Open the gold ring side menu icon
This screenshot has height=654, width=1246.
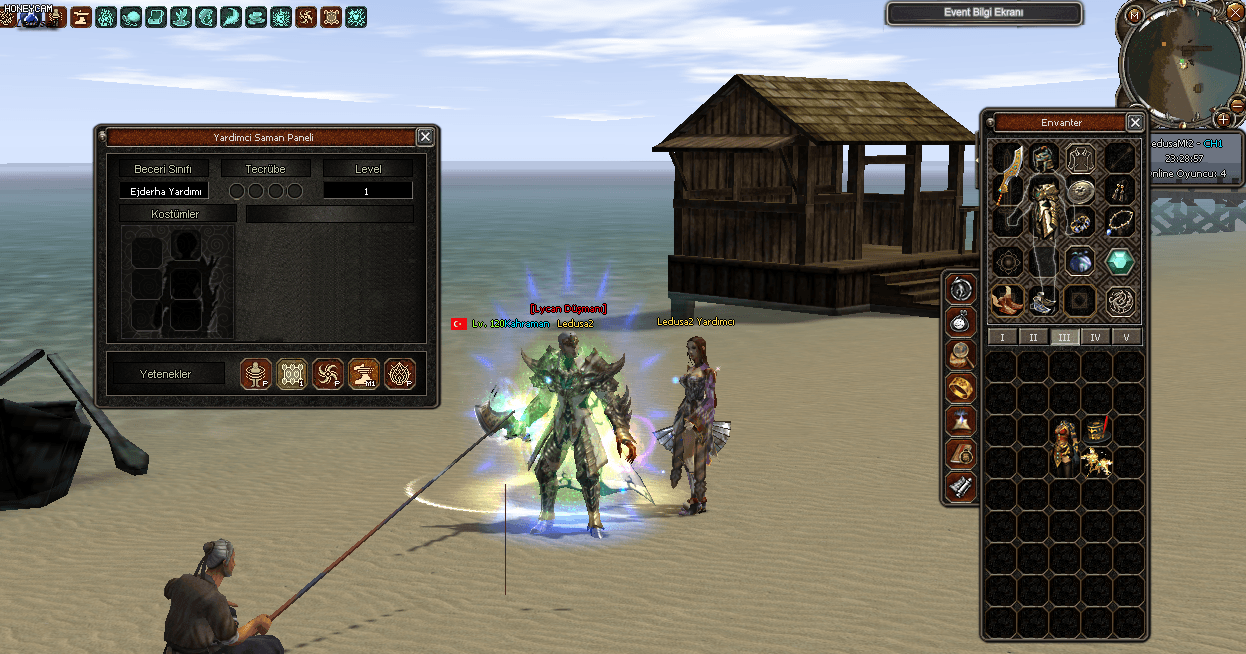click(961, 387)
